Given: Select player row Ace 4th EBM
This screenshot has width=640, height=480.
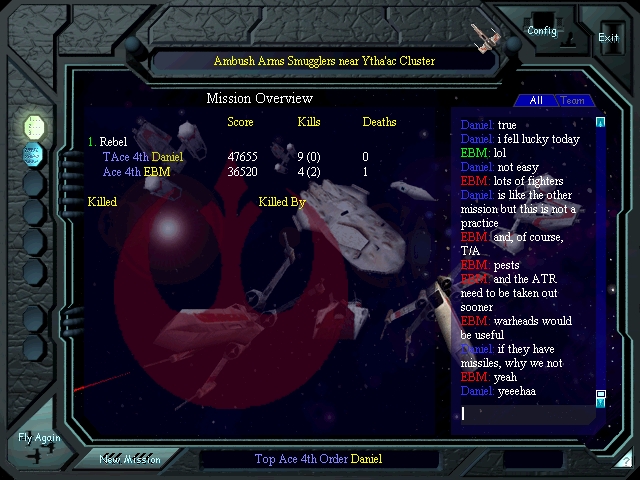Looking at the screenshot, I should coord(136,172).
